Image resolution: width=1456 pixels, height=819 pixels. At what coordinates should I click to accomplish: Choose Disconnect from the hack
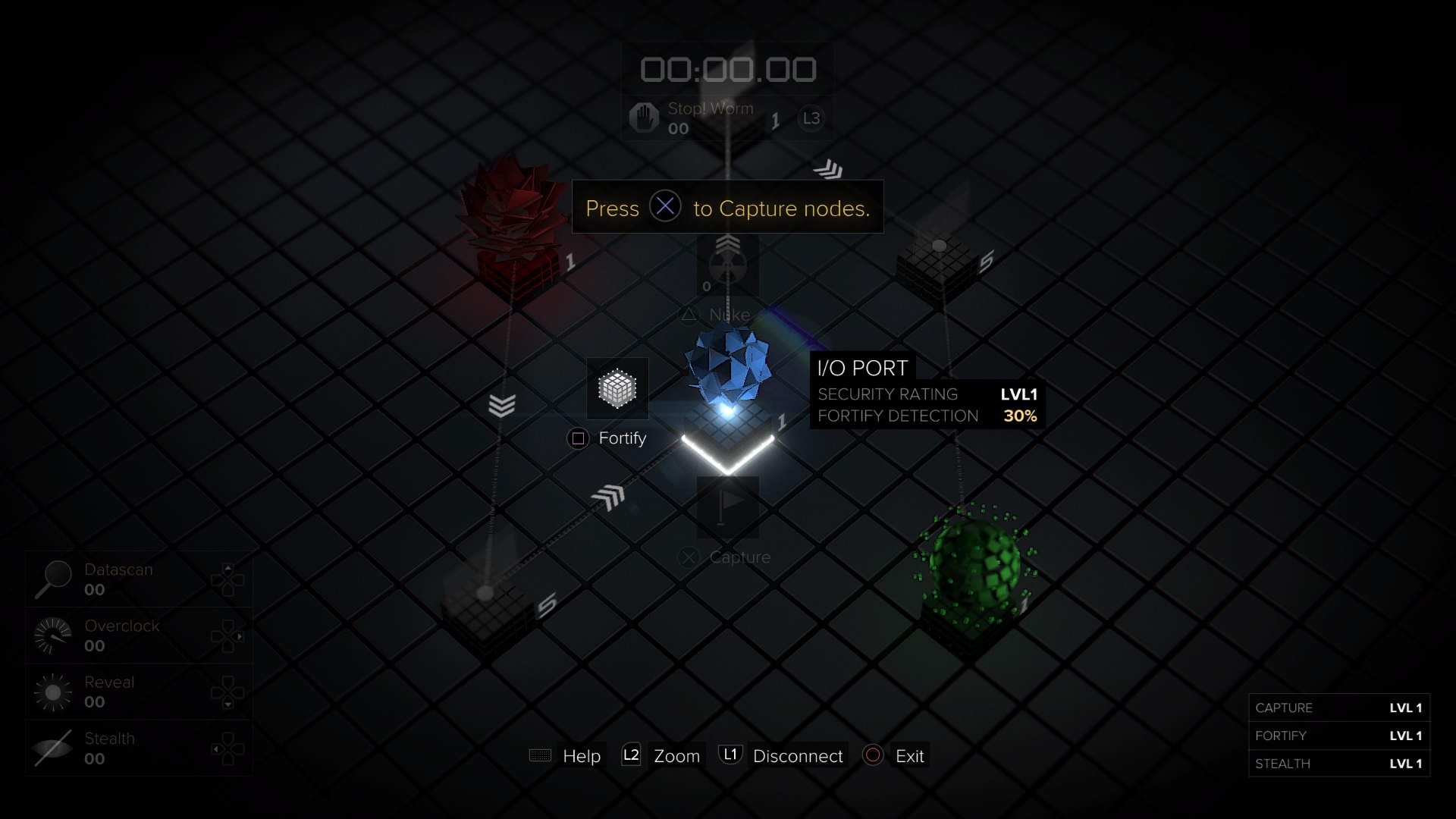click(x=797, y=756)
